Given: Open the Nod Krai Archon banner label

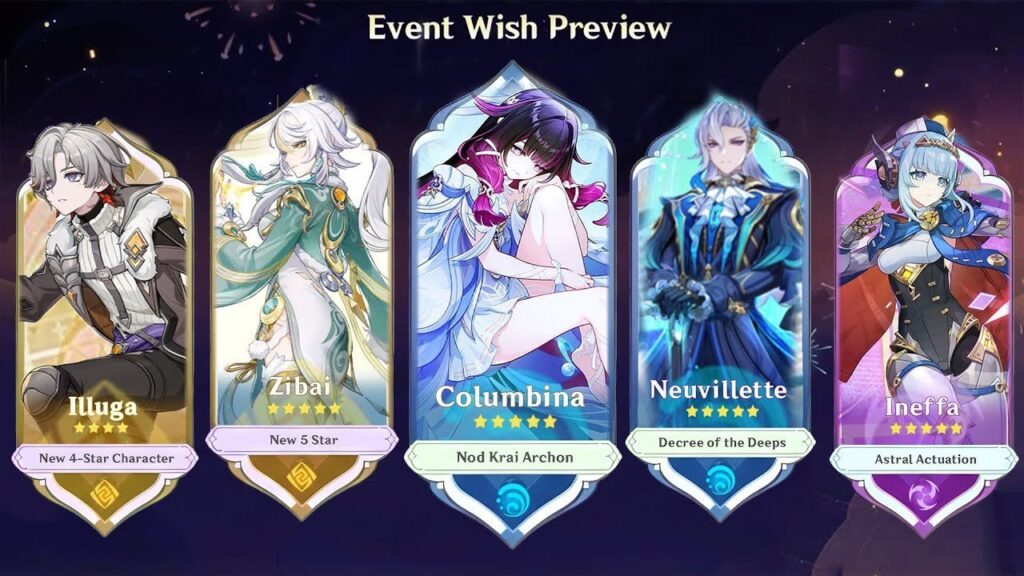Looking at the screenshot, I should click(512, 457).
